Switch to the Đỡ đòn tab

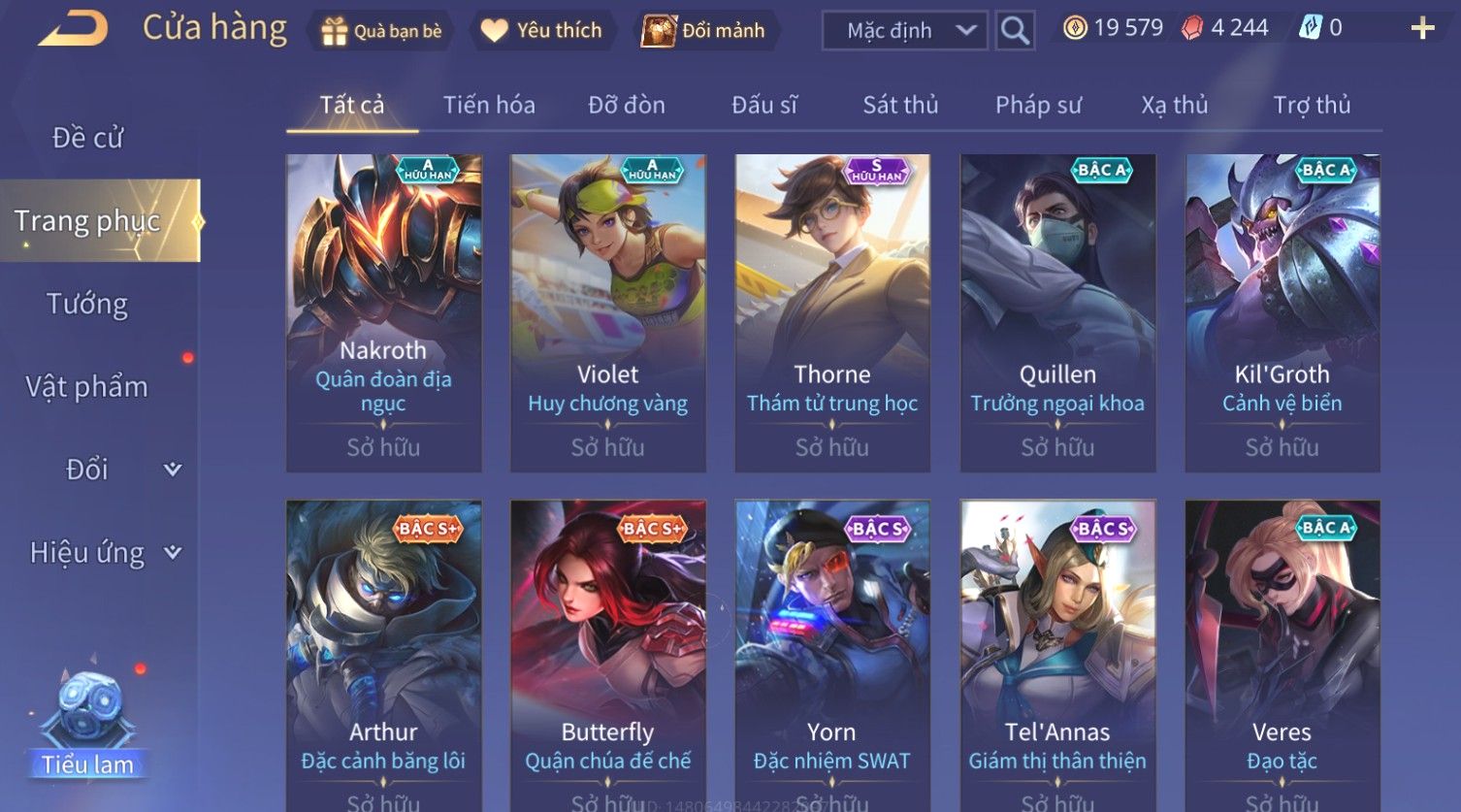click(x=627, y=105)
